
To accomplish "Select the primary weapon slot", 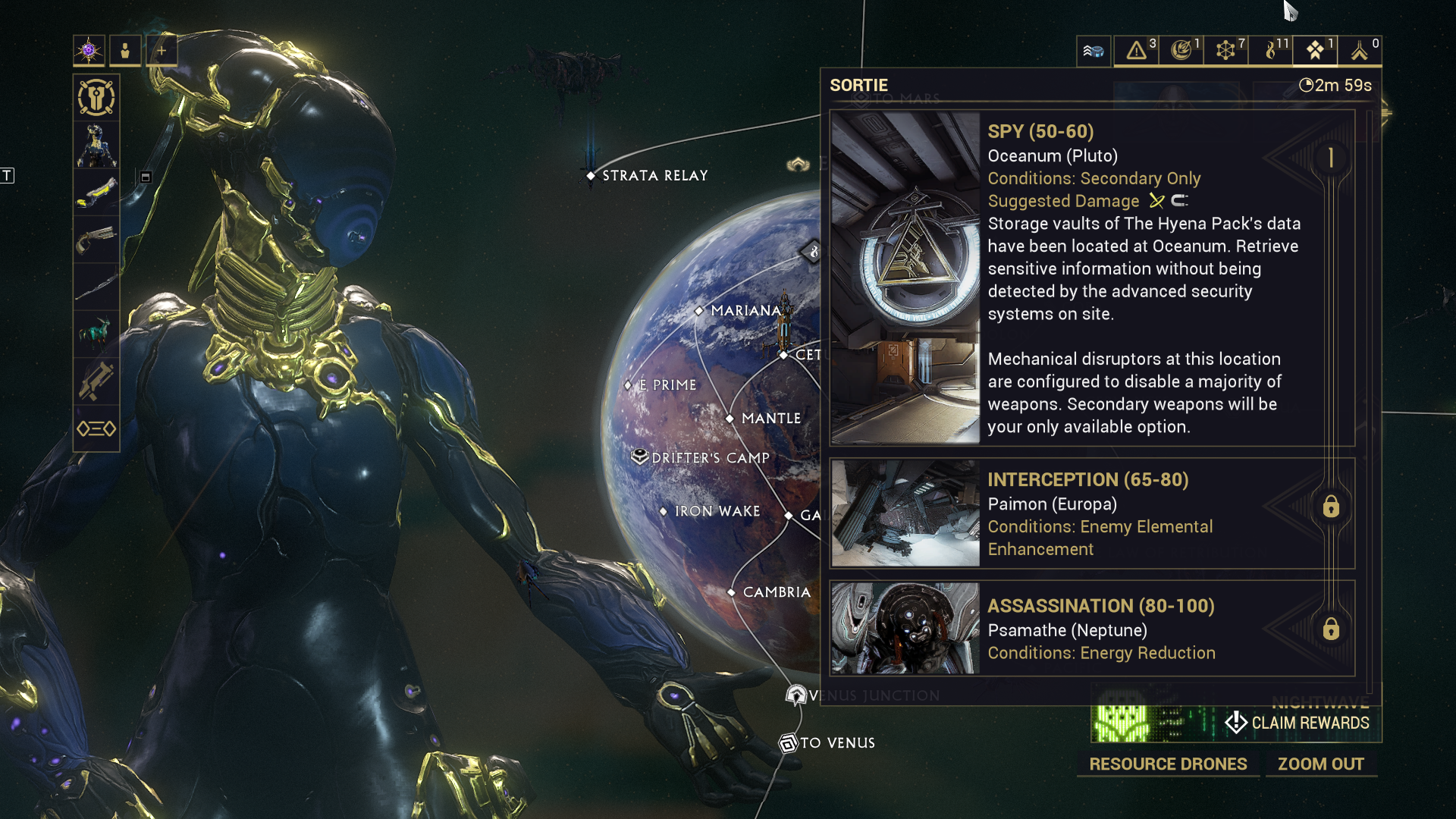I will point(96,192).
